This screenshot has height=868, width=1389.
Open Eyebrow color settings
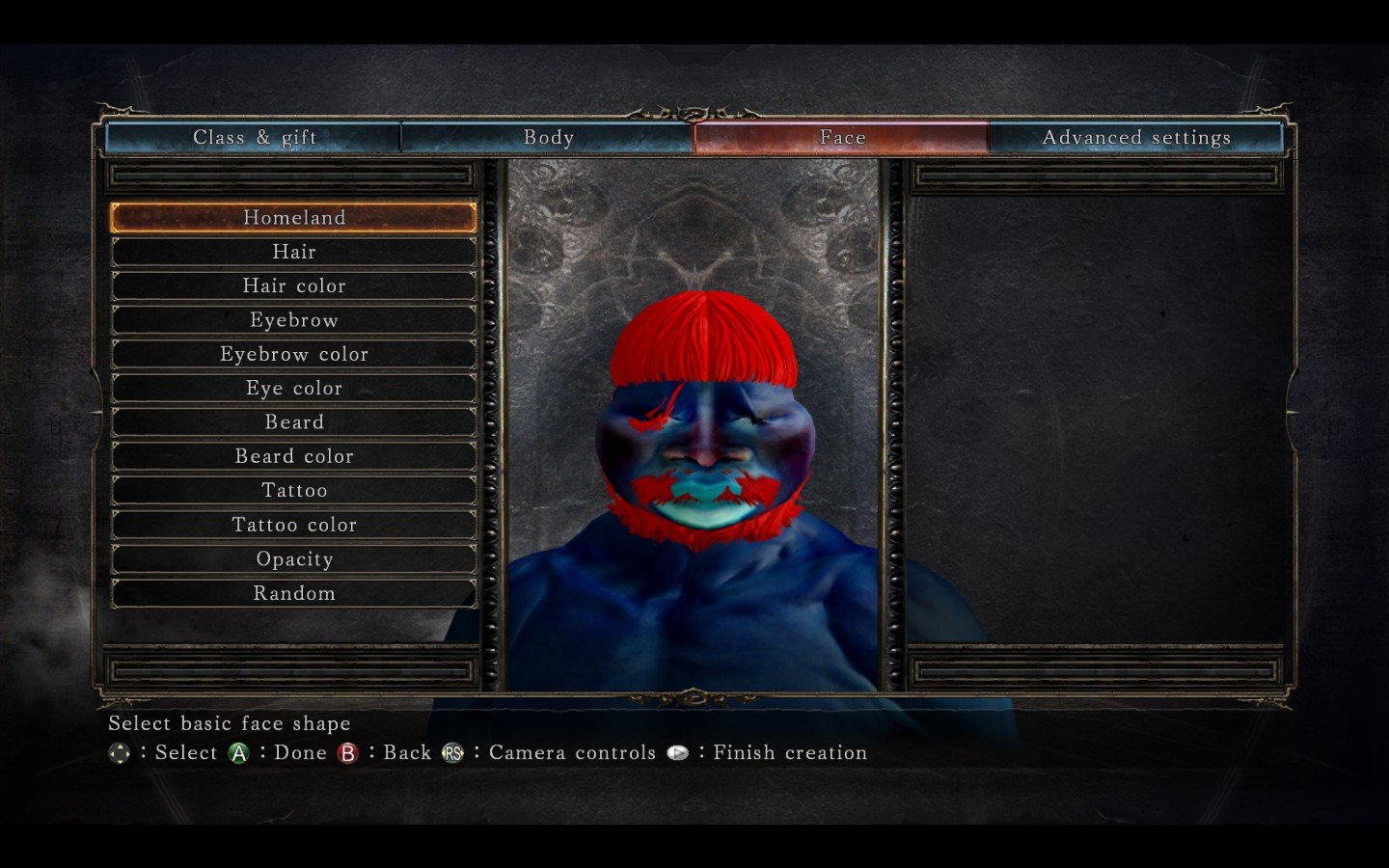click(x=294, y=355)
